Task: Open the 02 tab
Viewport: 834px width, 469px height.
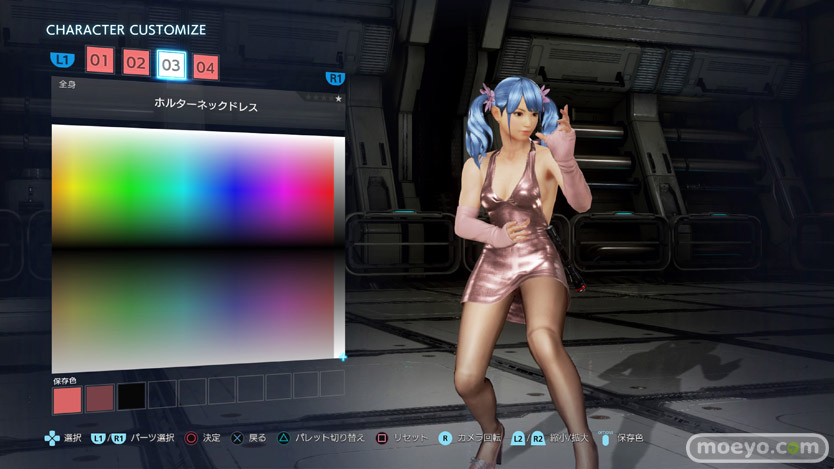Action: click(136, 63)
